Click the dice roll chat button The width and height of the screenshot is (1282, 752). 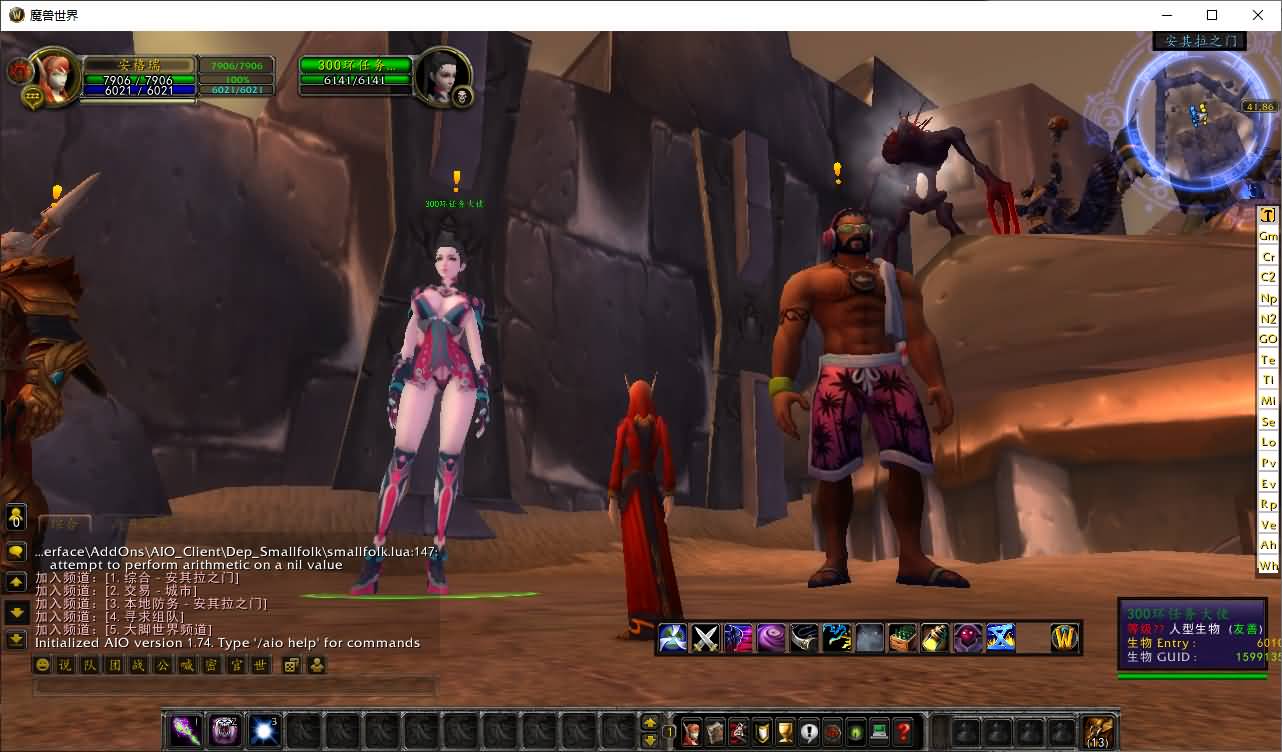292,665
